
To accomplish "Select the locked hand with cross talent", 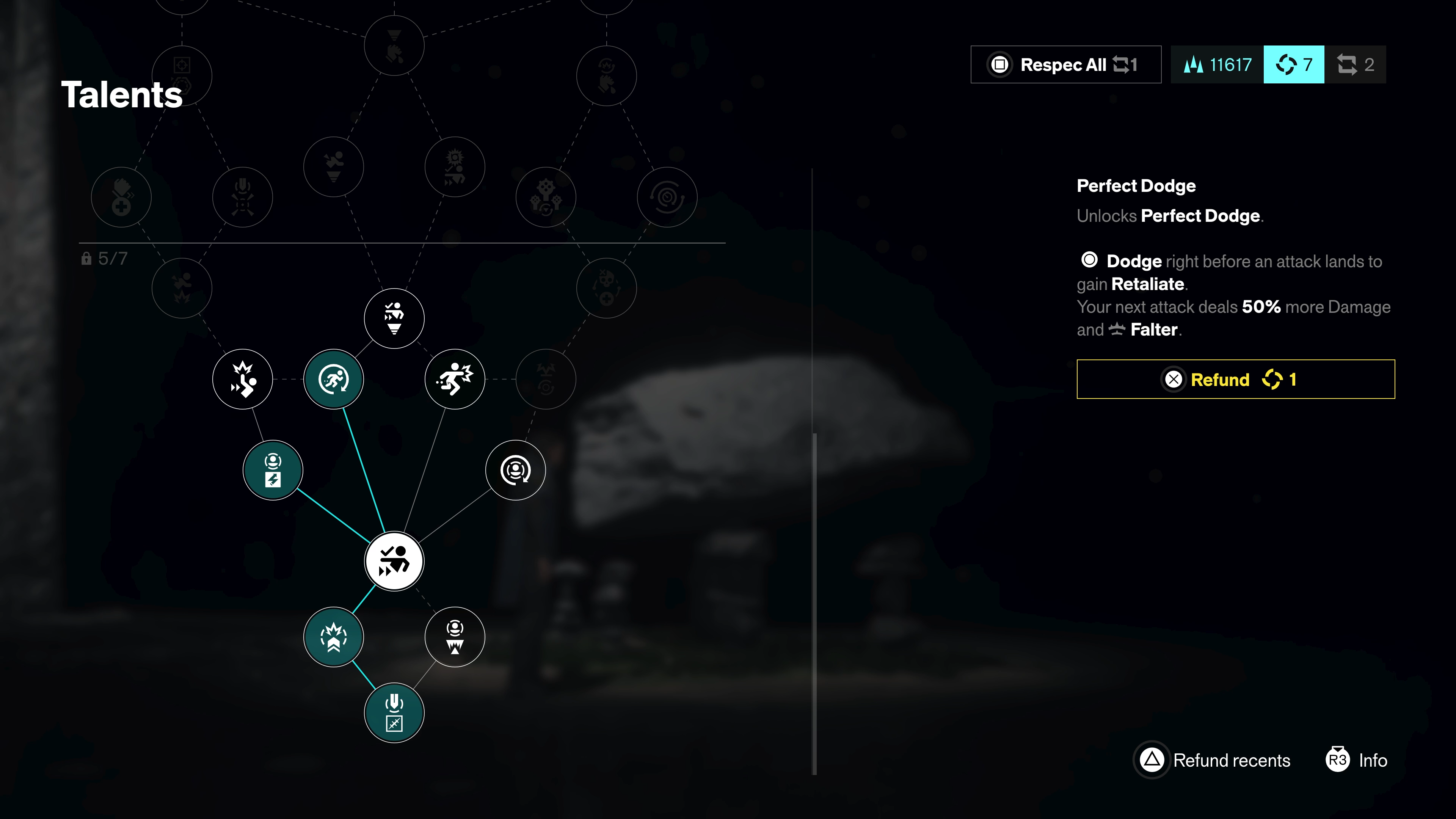I will point(121,197).
